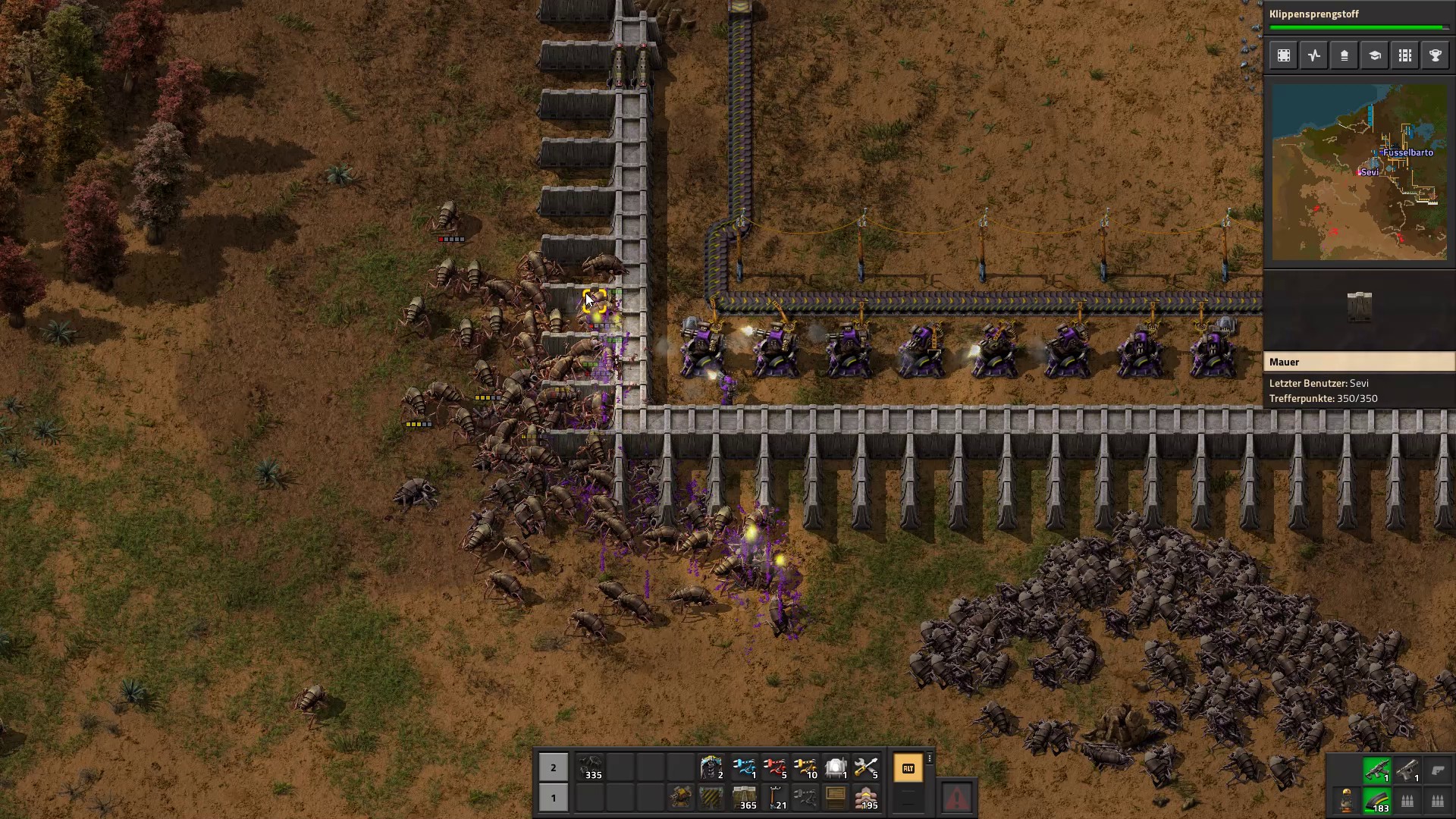Select the yellow inserter slot with 10
The height and width of the screenshot is (819, 1456).
coord(805,768)
